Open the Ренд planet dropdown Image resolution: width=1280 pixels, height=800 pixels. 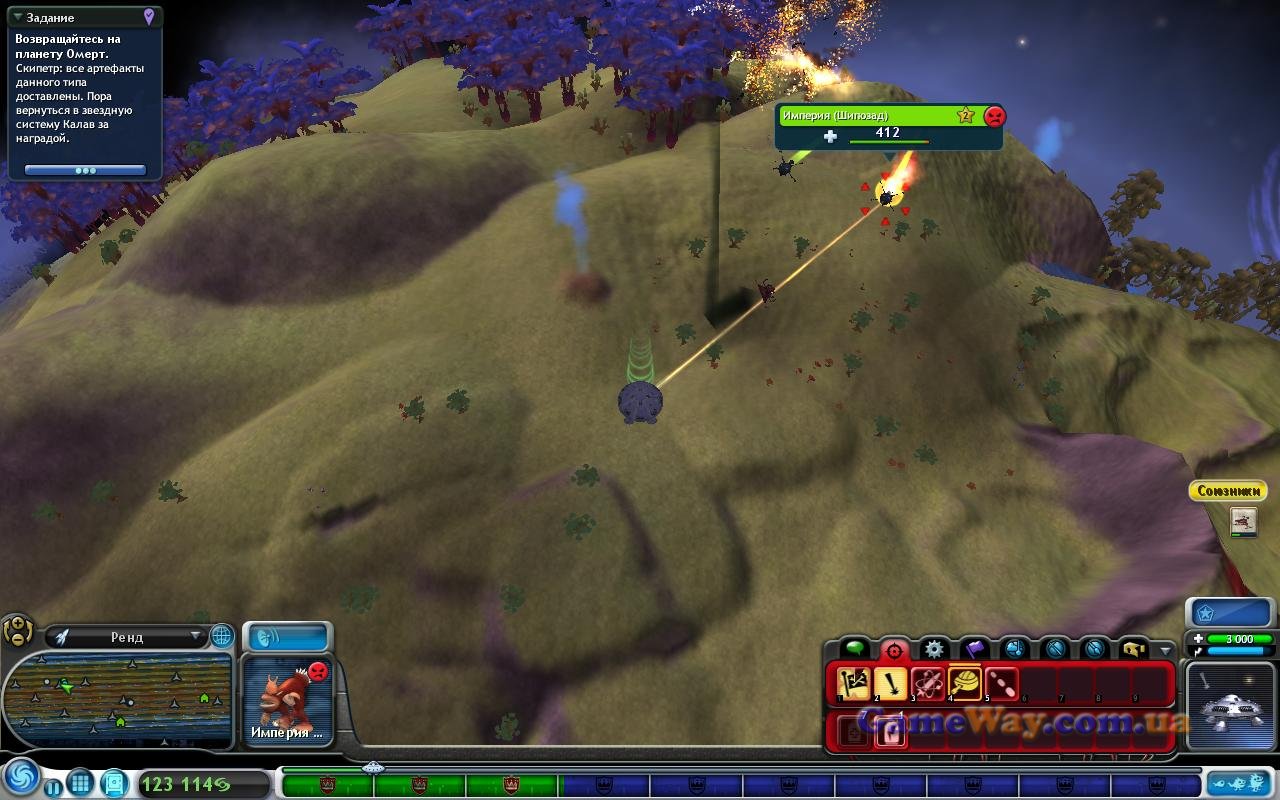click(128, 636)
